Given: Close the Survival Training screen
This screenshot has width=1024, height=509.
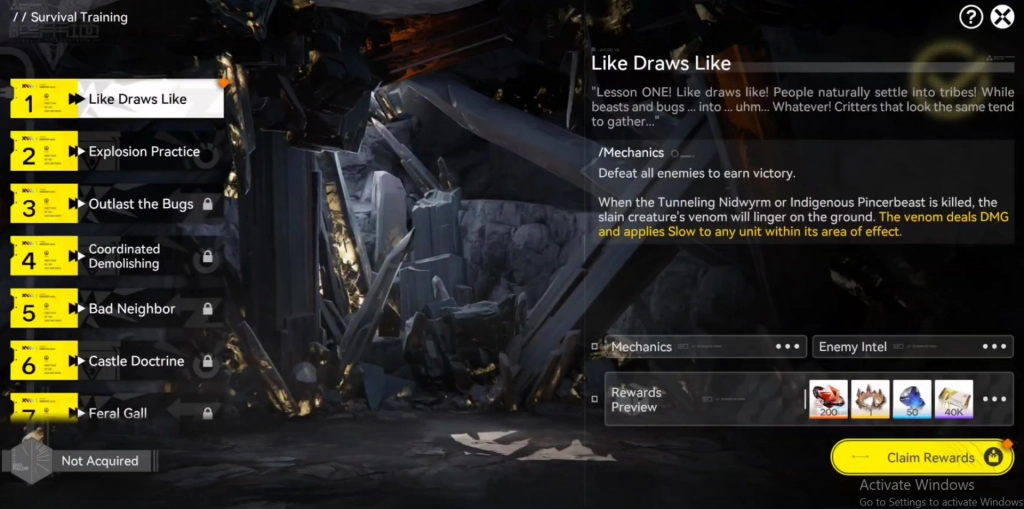Looking at the screenshot, I should [1002, 17].
